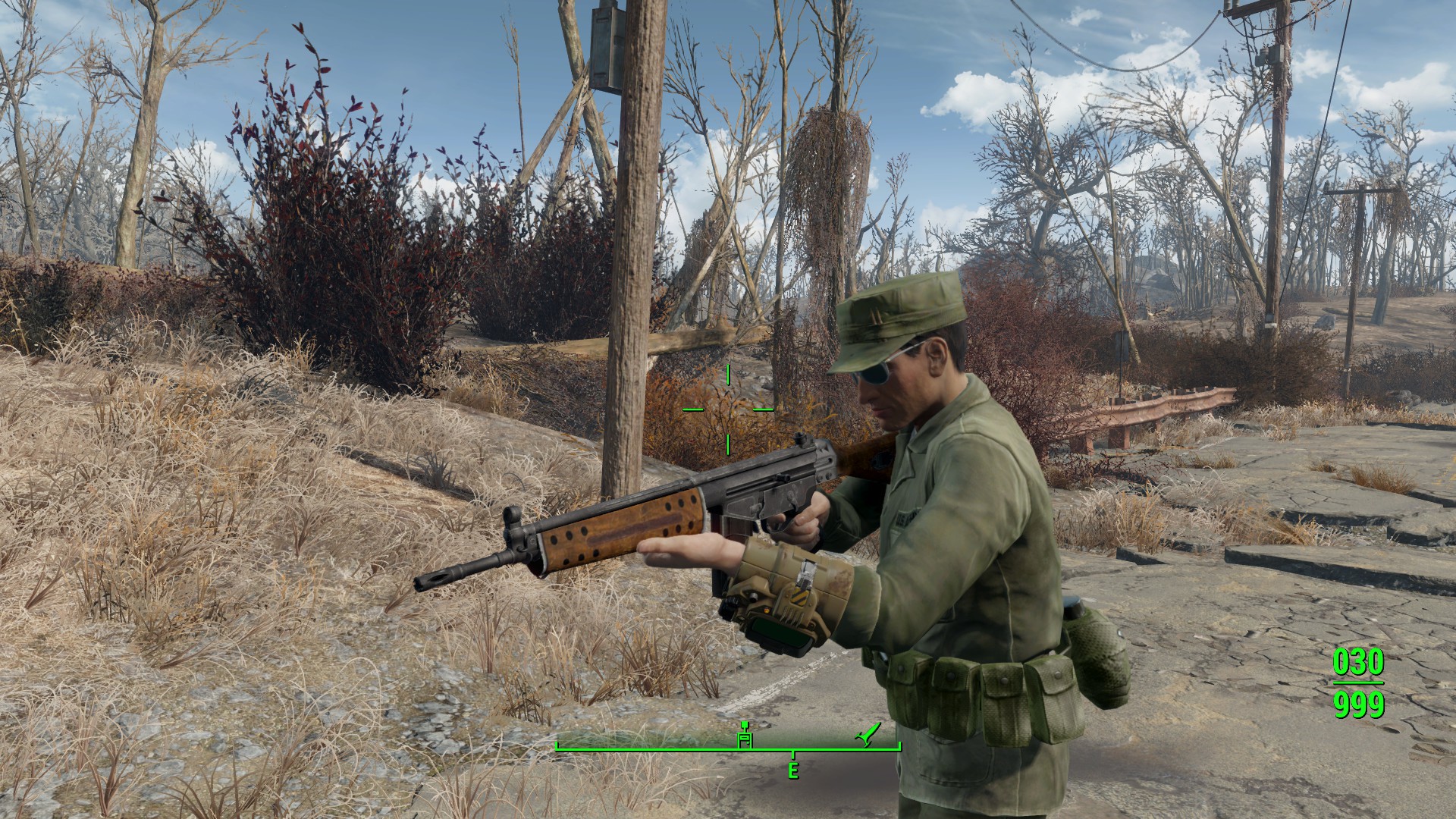The image size is (1456, 819).
Task: Click the center crosshair reticle
Action: click(x=726, y=409)
